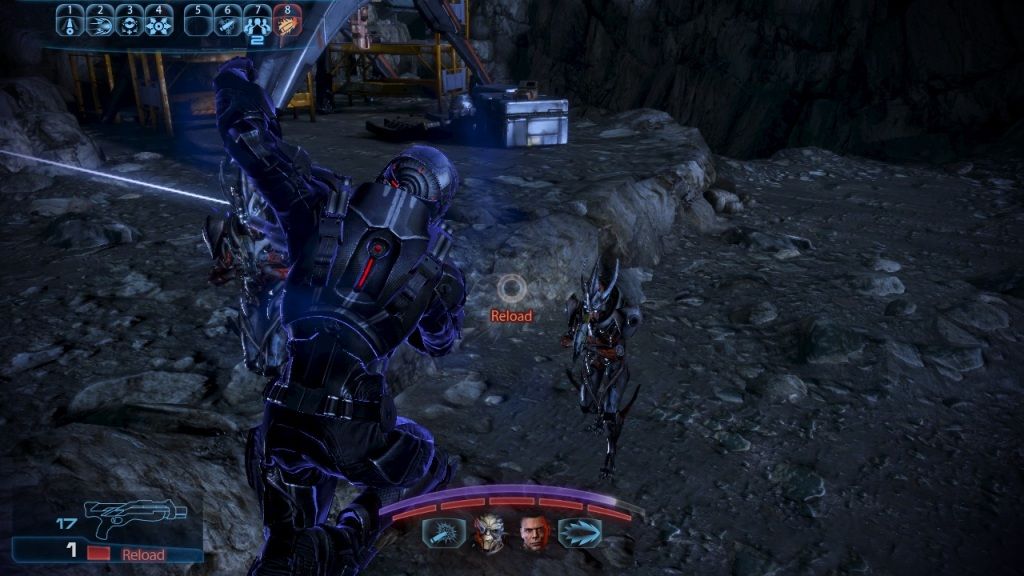1024x576 pixels.
Task: Activate the power in hotbar slot 1
Action: pos(69,20)
